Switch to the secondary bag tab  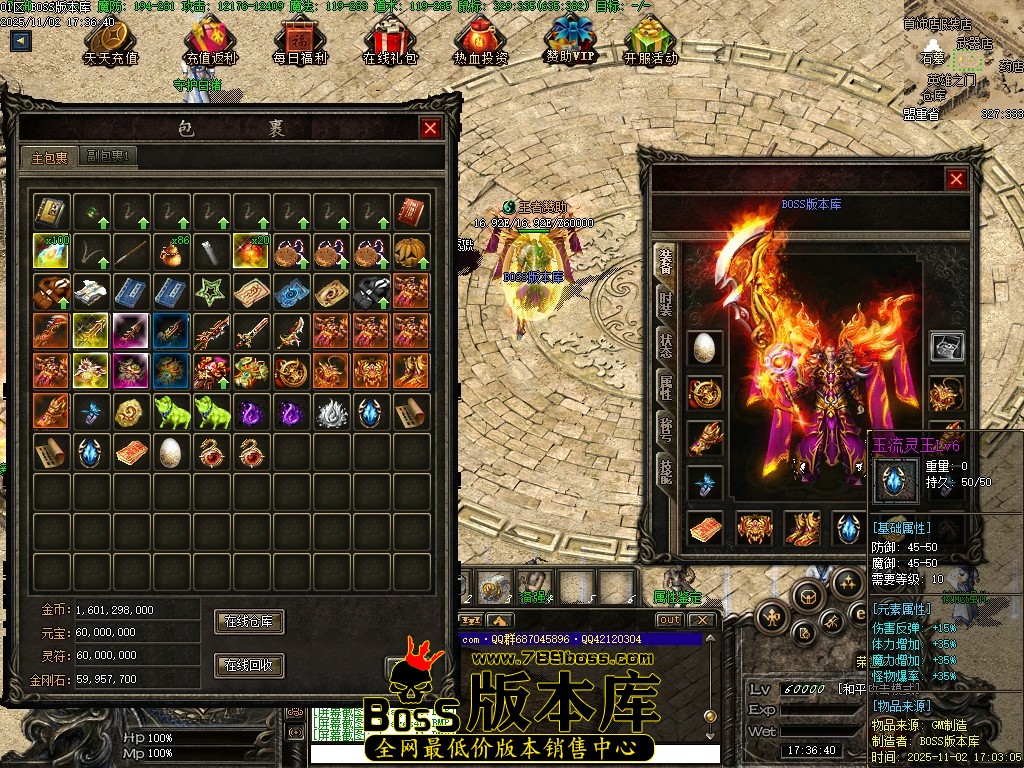coord(109,156)
